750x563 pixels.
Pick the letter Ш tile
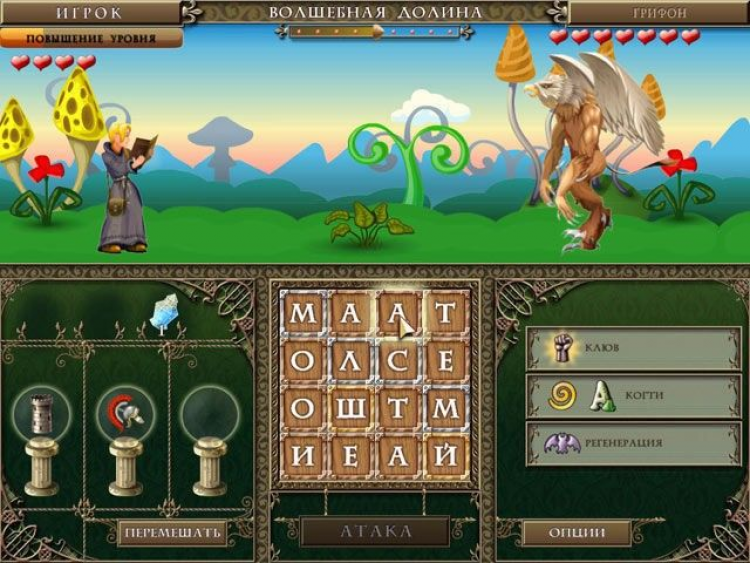[351, 408]
